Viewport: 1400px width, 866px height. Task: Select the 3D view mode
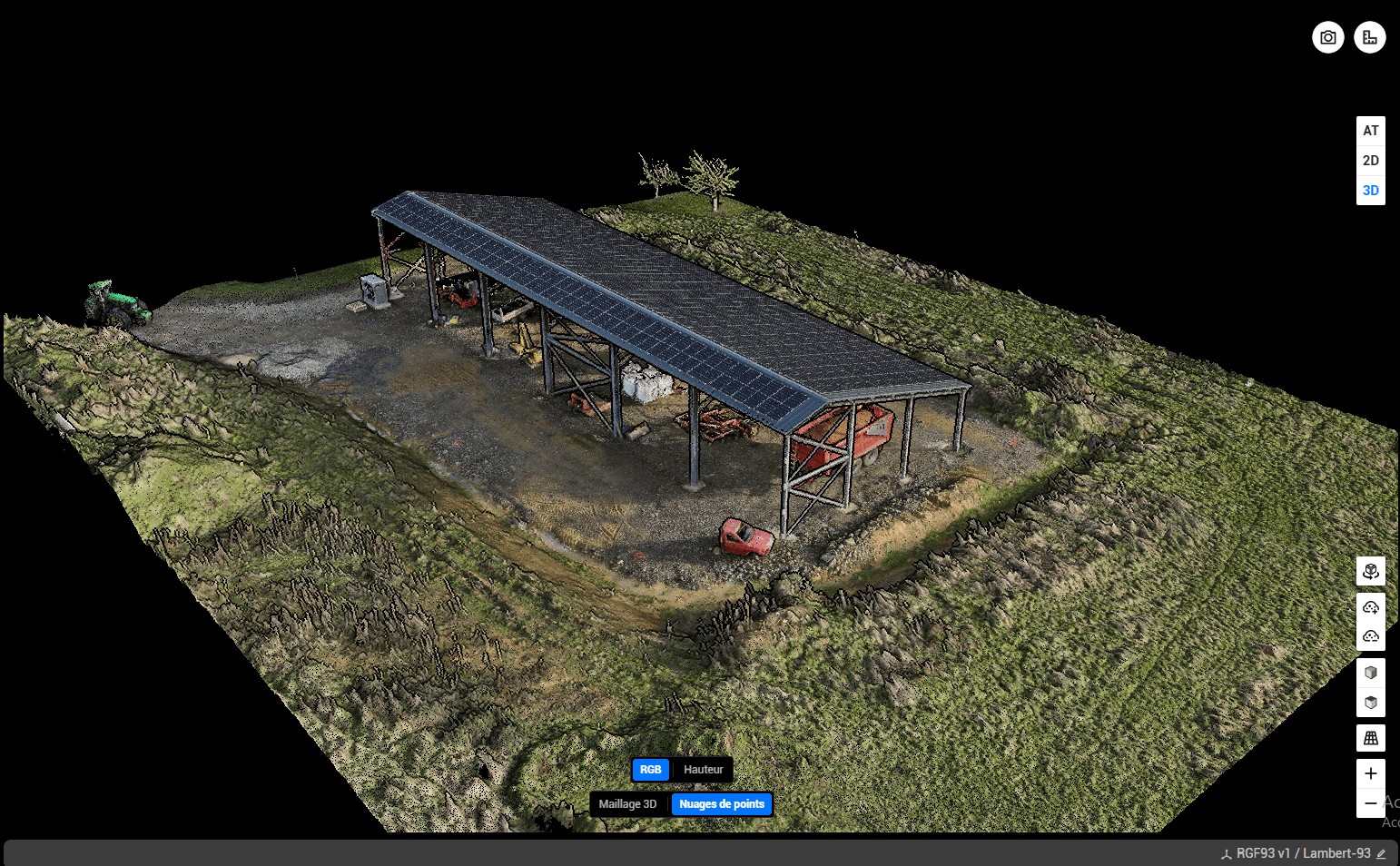tap(1370, 191)
